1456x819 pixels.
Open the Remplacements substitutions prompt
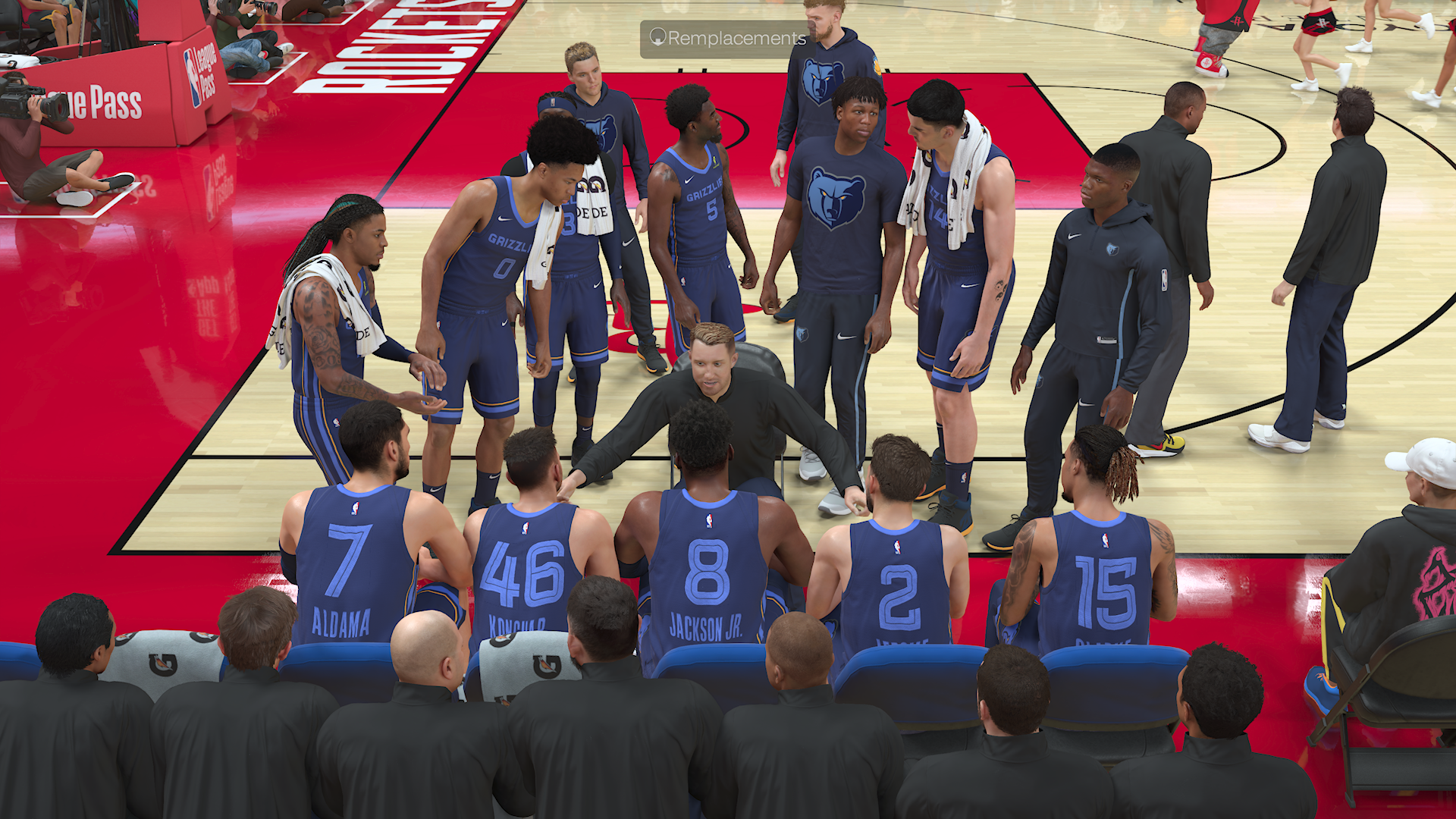(x=726, y=39)
